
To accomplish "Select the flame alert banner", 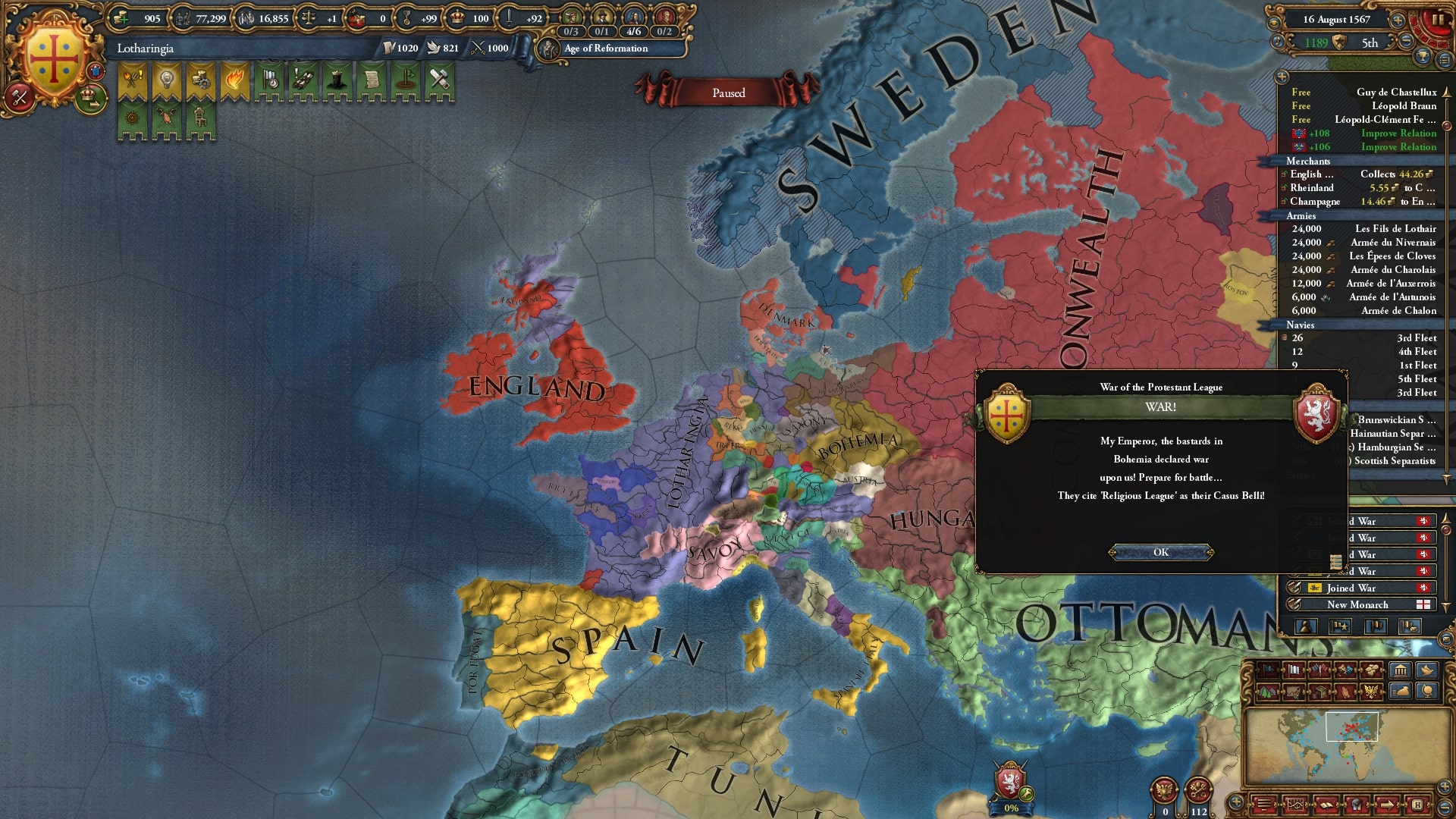I will 234,81.
